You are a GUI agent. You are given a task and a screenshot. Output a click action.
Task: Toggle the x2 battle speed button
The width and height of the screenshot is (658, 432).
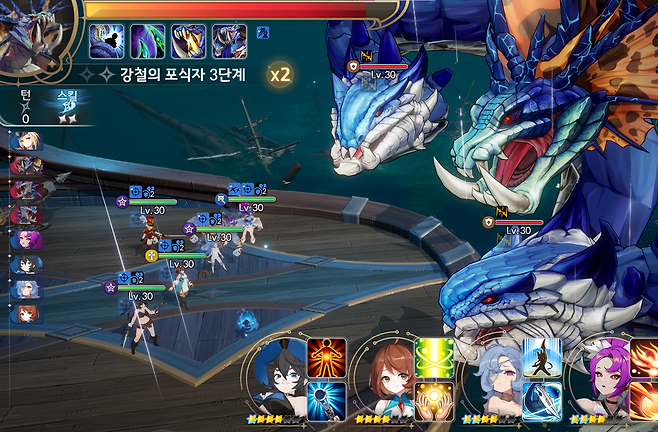tap(281, 74)
